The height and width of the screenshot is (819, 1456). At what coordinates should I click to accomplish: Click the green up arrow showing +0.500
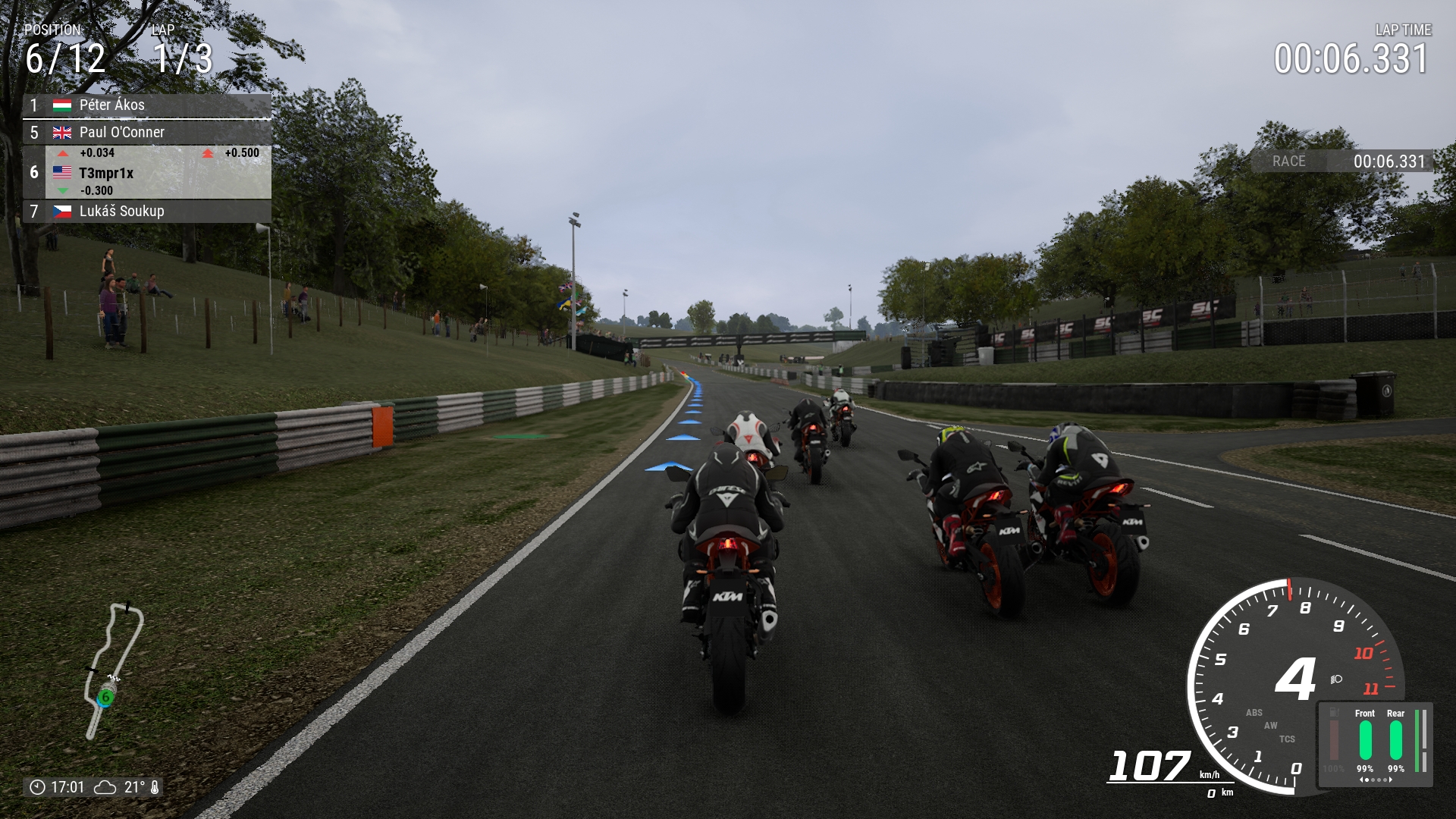(209, 152)
